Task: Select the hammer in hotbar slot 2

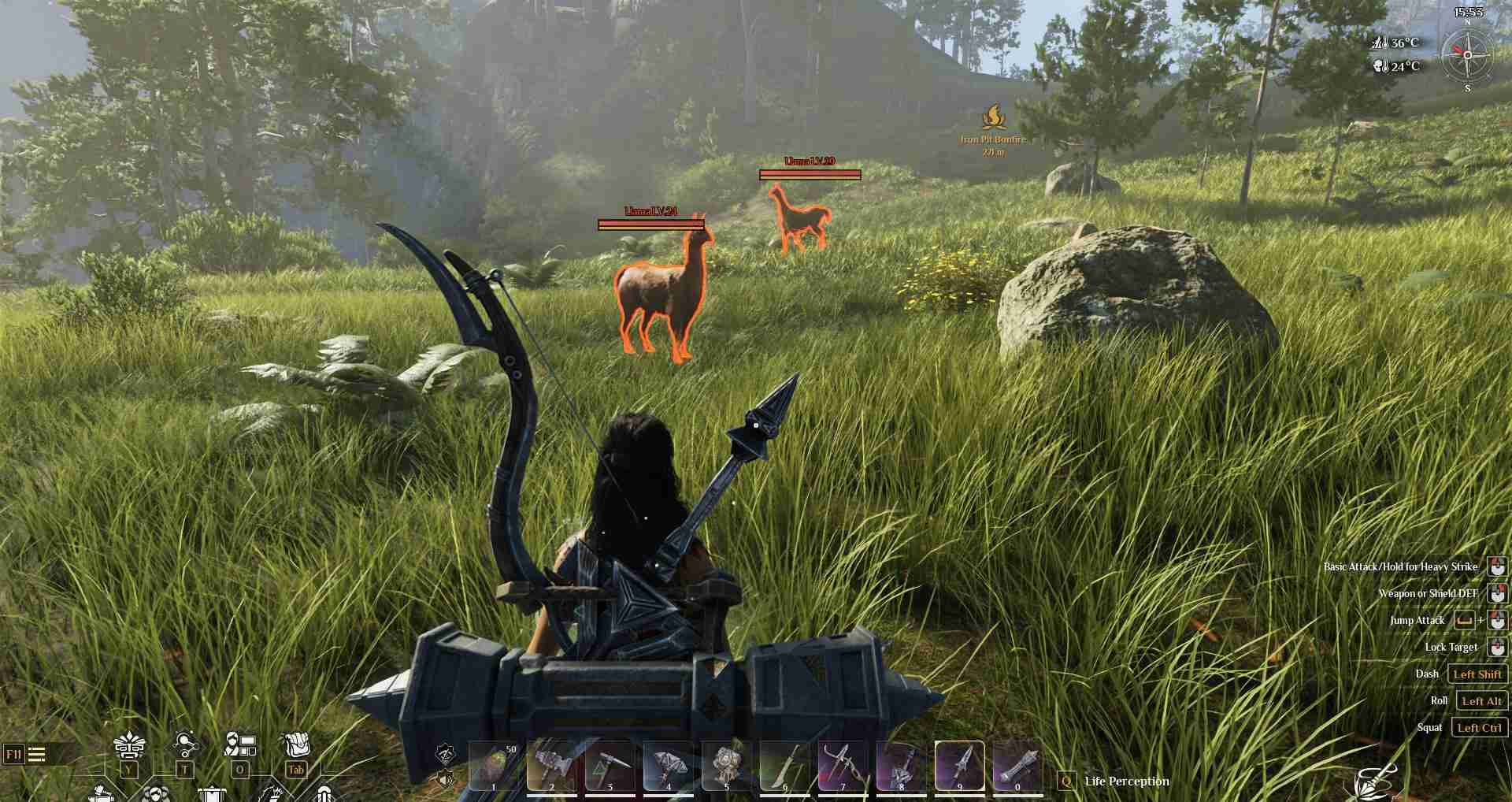Action: pos(552,765)
